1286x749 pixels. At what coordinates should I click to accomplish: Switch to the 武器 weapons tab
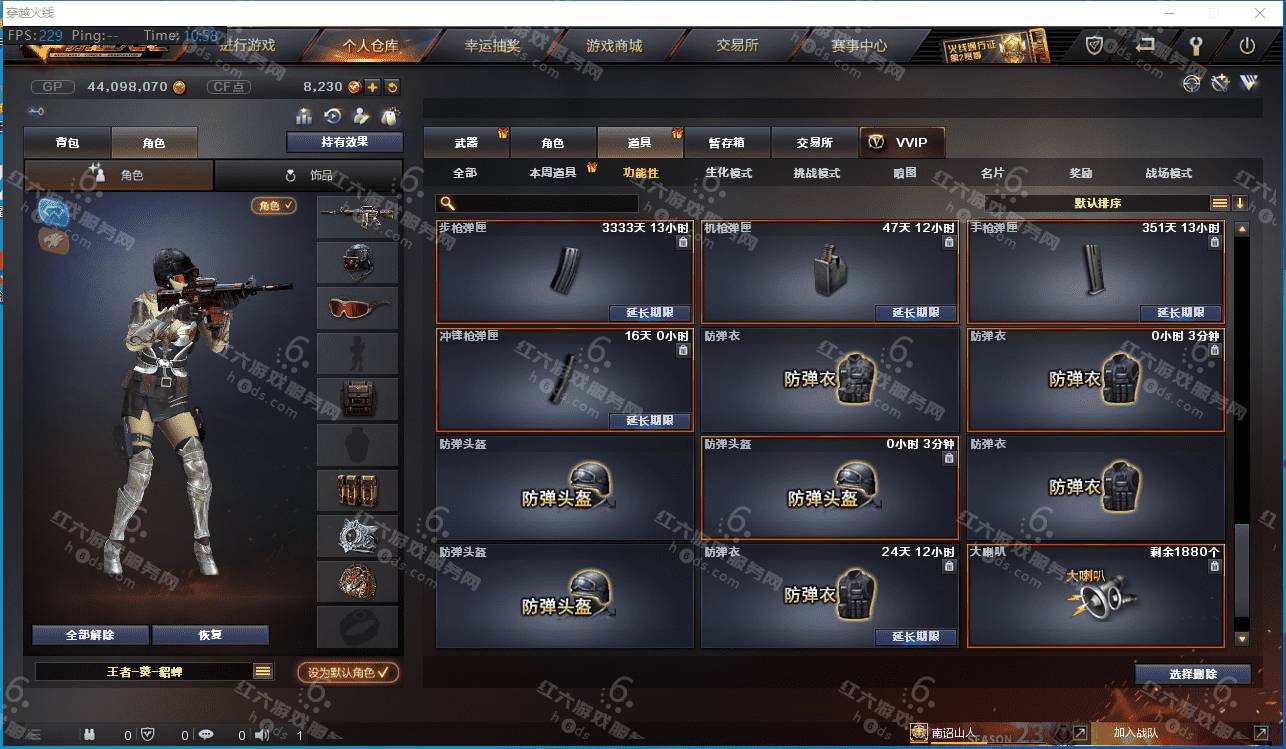pyautogui.click(x=466, y=143)
